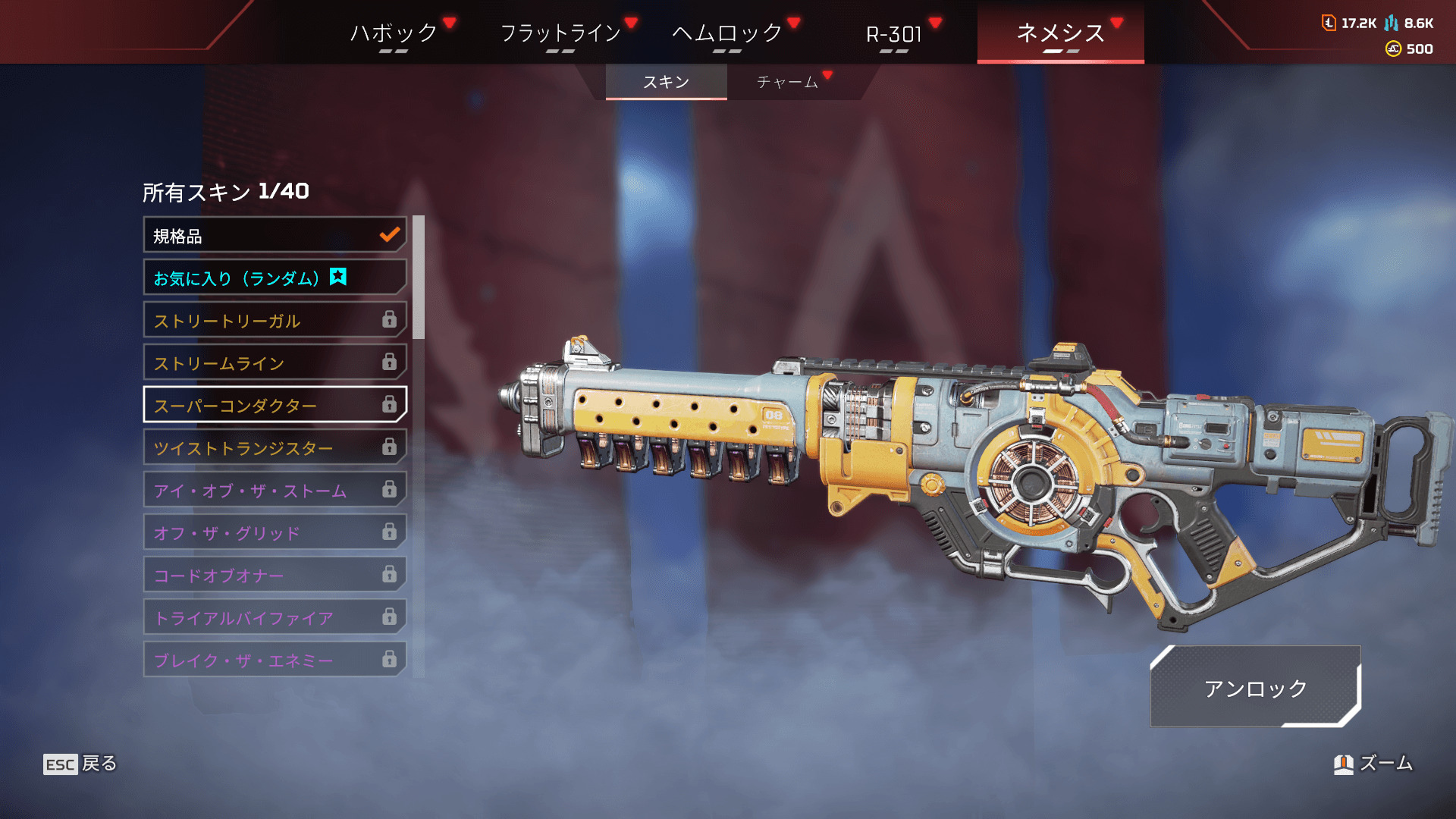Choose the トライアルバイファイア skin
Viewport: 1456px width, 819px height.
coord(275,618)
